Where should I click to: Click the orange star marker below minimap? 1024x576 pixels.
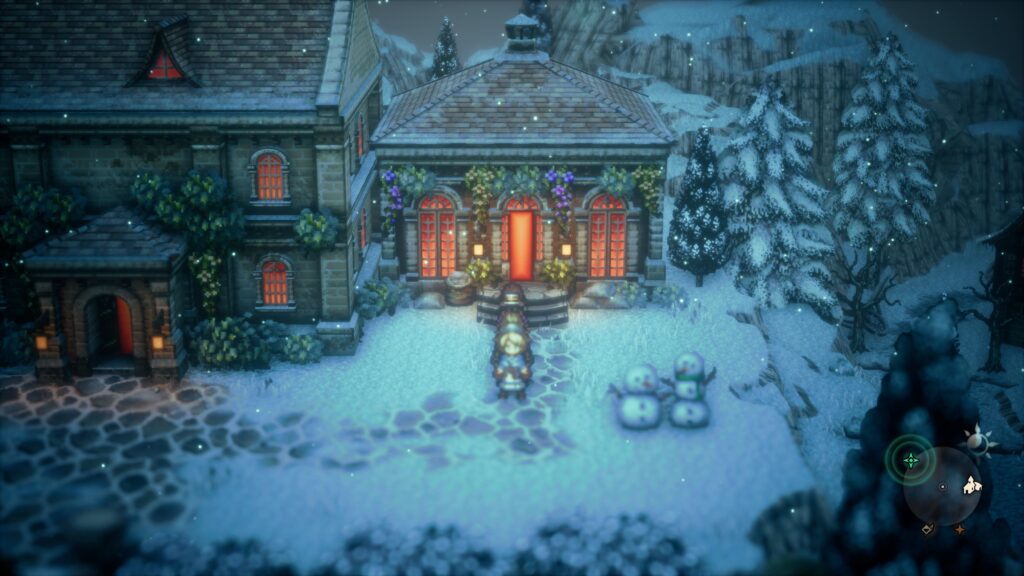point(960,528)
